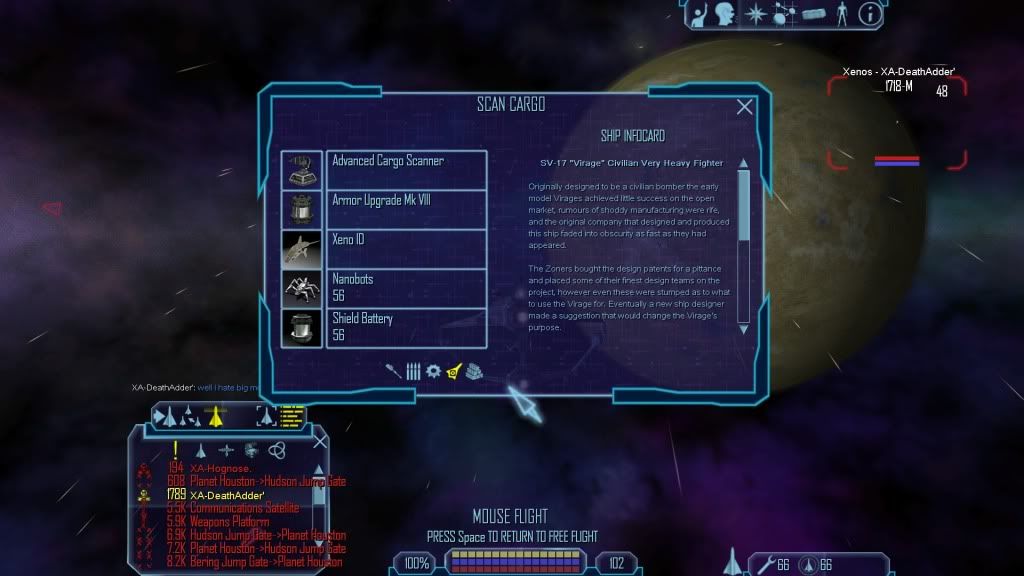Target XA-Hognose in the contact list
The width and height of the screenshot is (1024, 576).
pyautogui.click(x=221, y=468)
